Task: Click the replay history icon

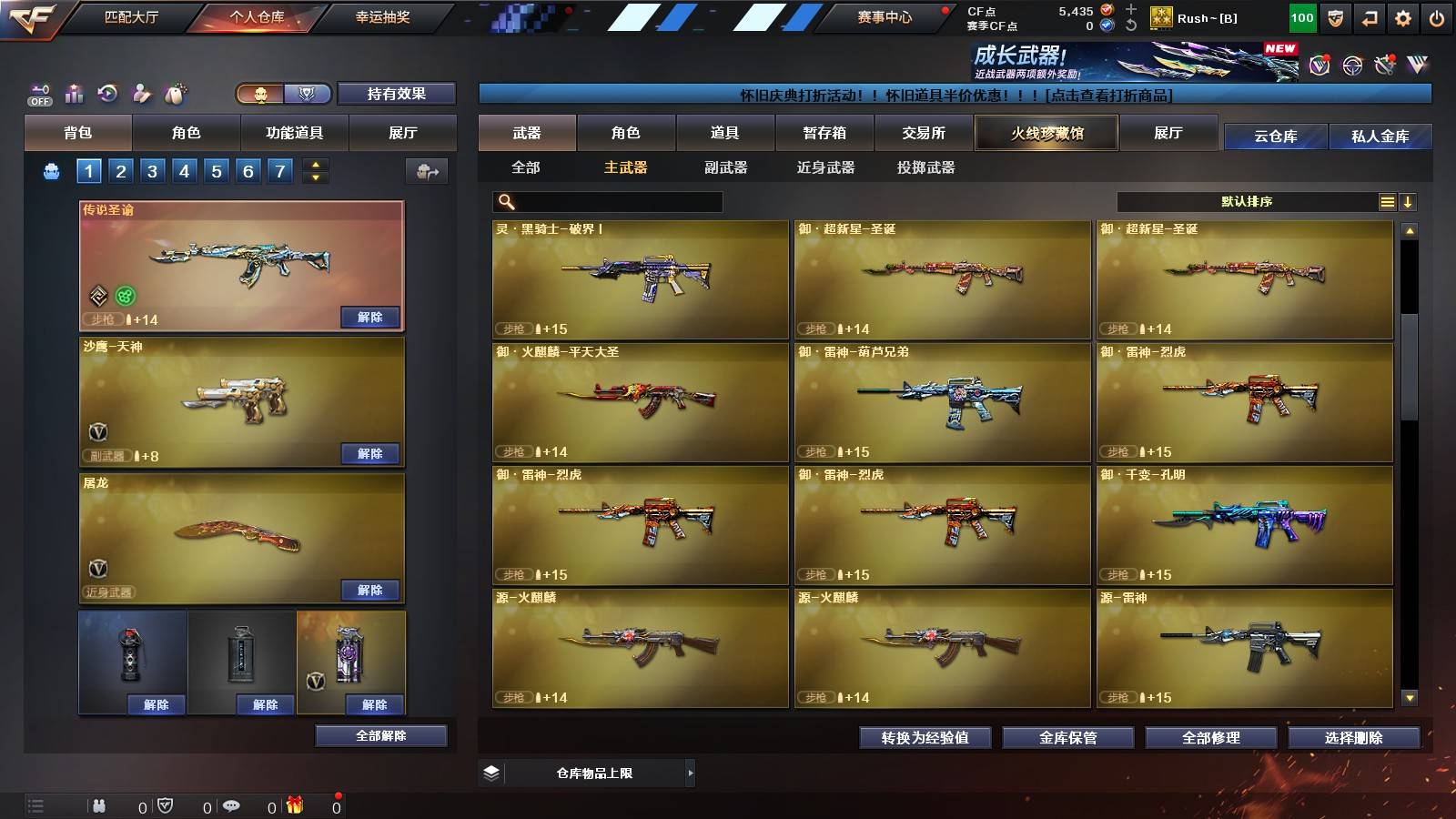Action: point(106,93)
